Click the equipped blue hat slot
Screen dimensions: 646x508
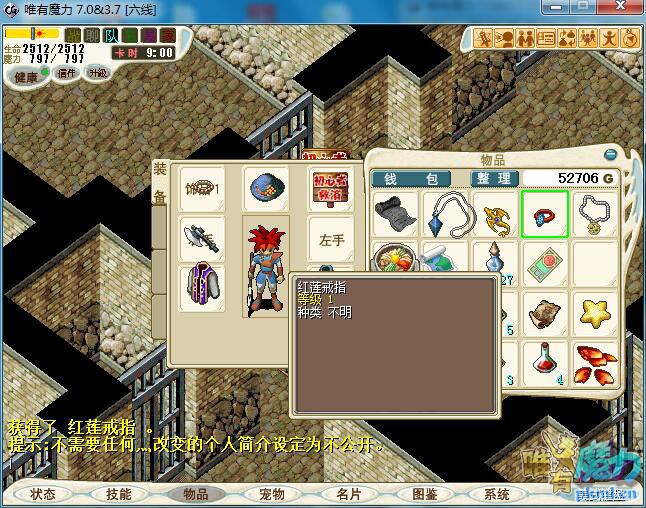pos(265,188)
